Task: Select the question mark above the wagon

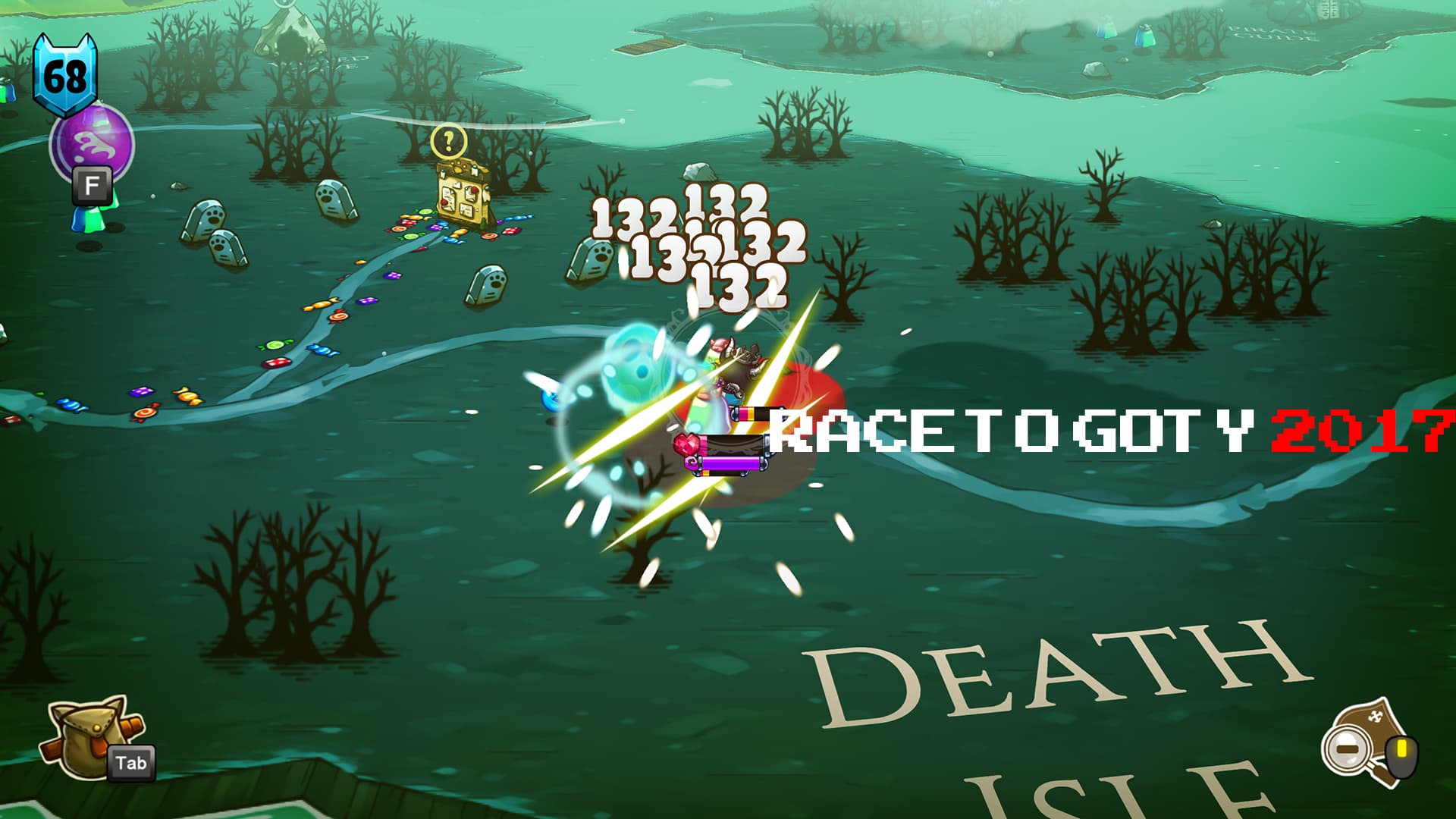Action: pyautogui.click(x=448, y=139)
